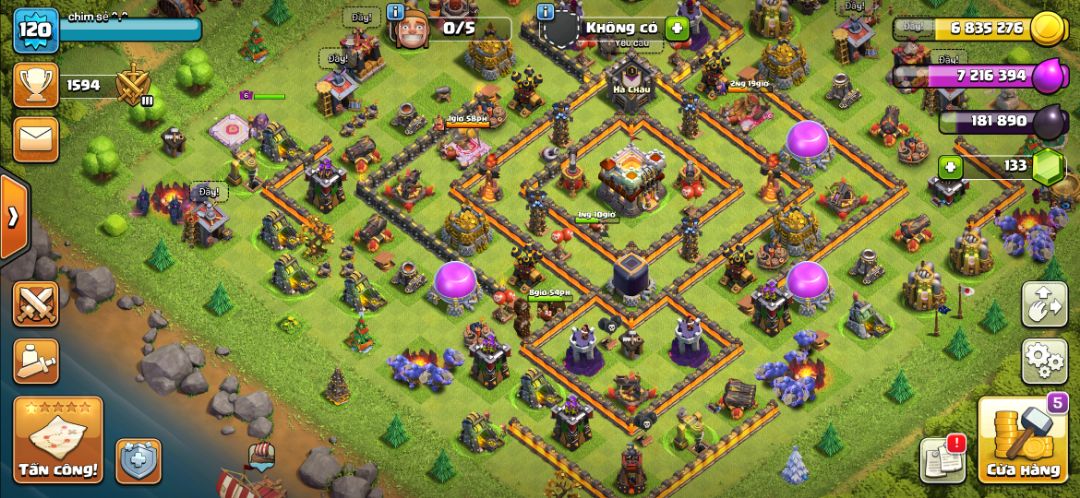Screen dimensions: 1080x498
Task: Click the level 120 player badge
Action: click(33, 28)
